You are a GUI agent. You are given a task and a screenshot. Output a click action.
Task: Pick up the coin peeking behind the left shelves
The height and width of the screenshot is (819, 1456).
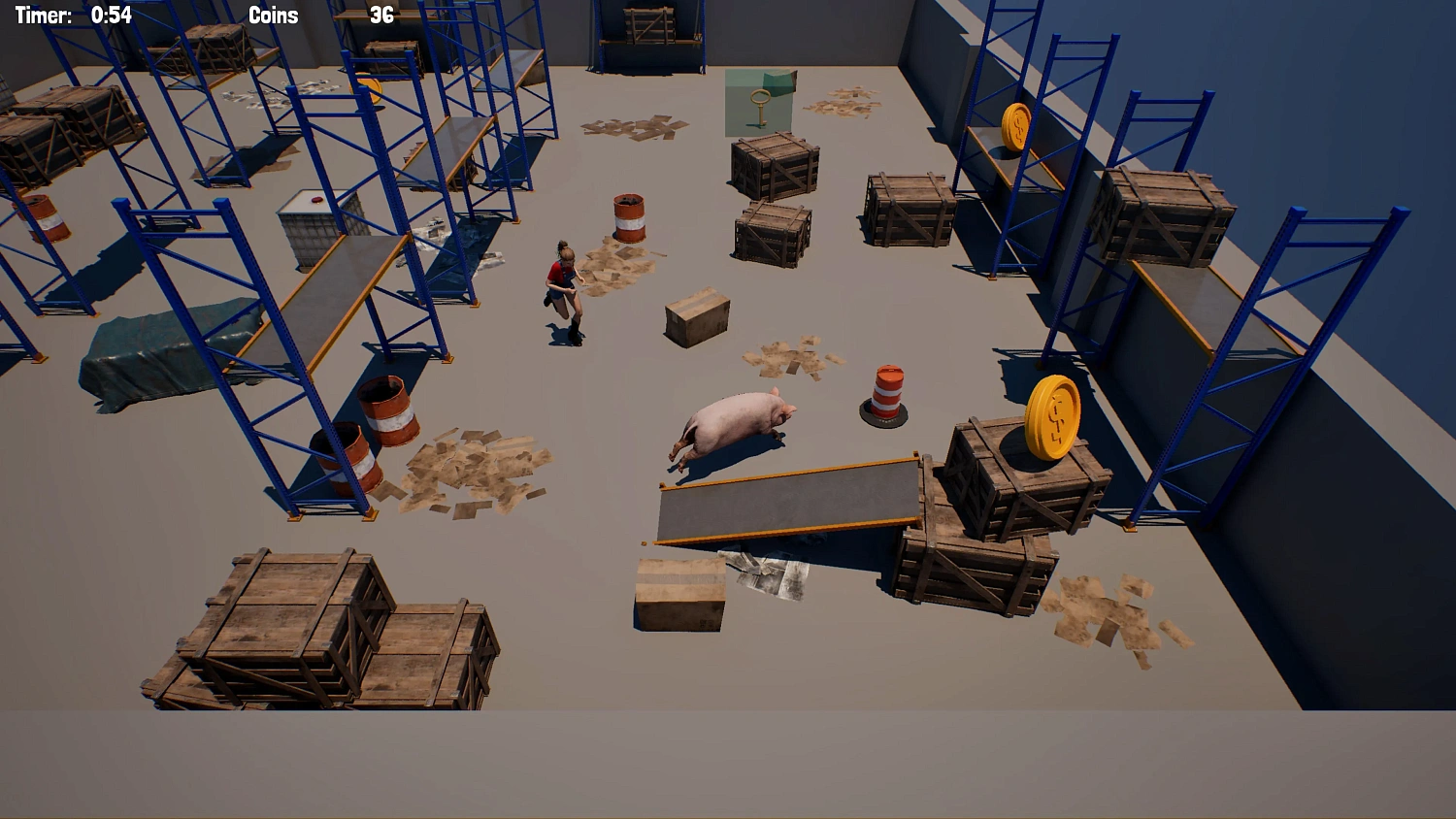pyautogui.click(x=368, y=90)
